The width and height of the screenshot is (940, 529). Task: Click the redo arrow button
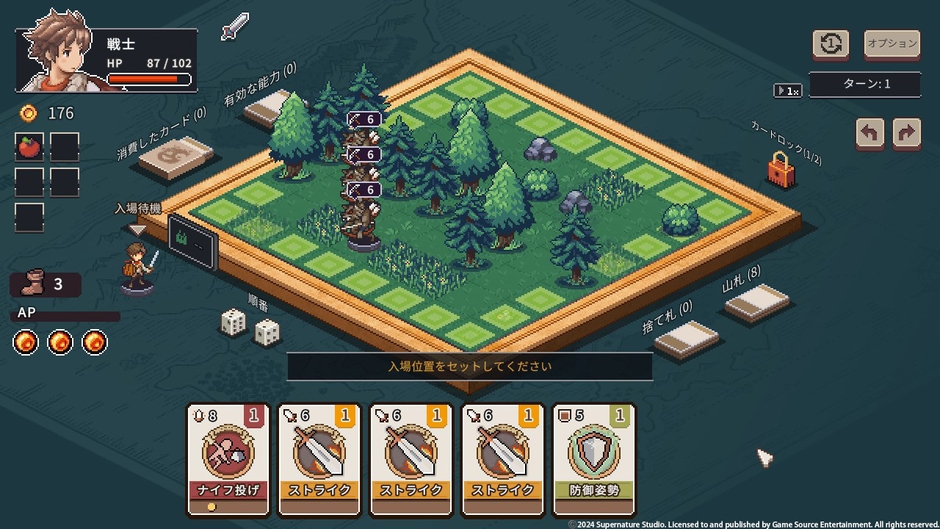[x=907, y=134]
